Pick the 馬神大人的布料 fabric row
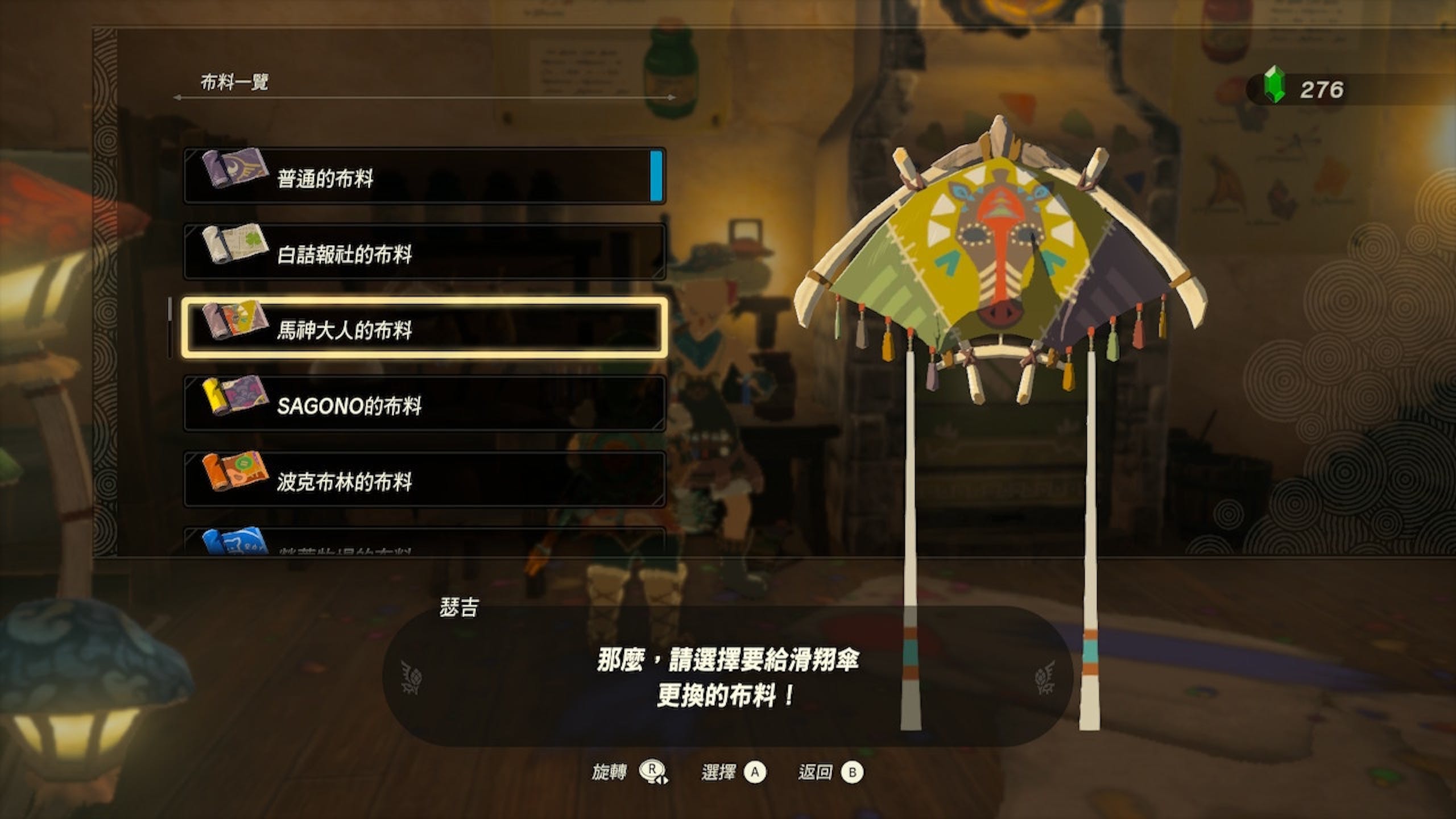The image size is (1456, 819). tap(424, 328)
